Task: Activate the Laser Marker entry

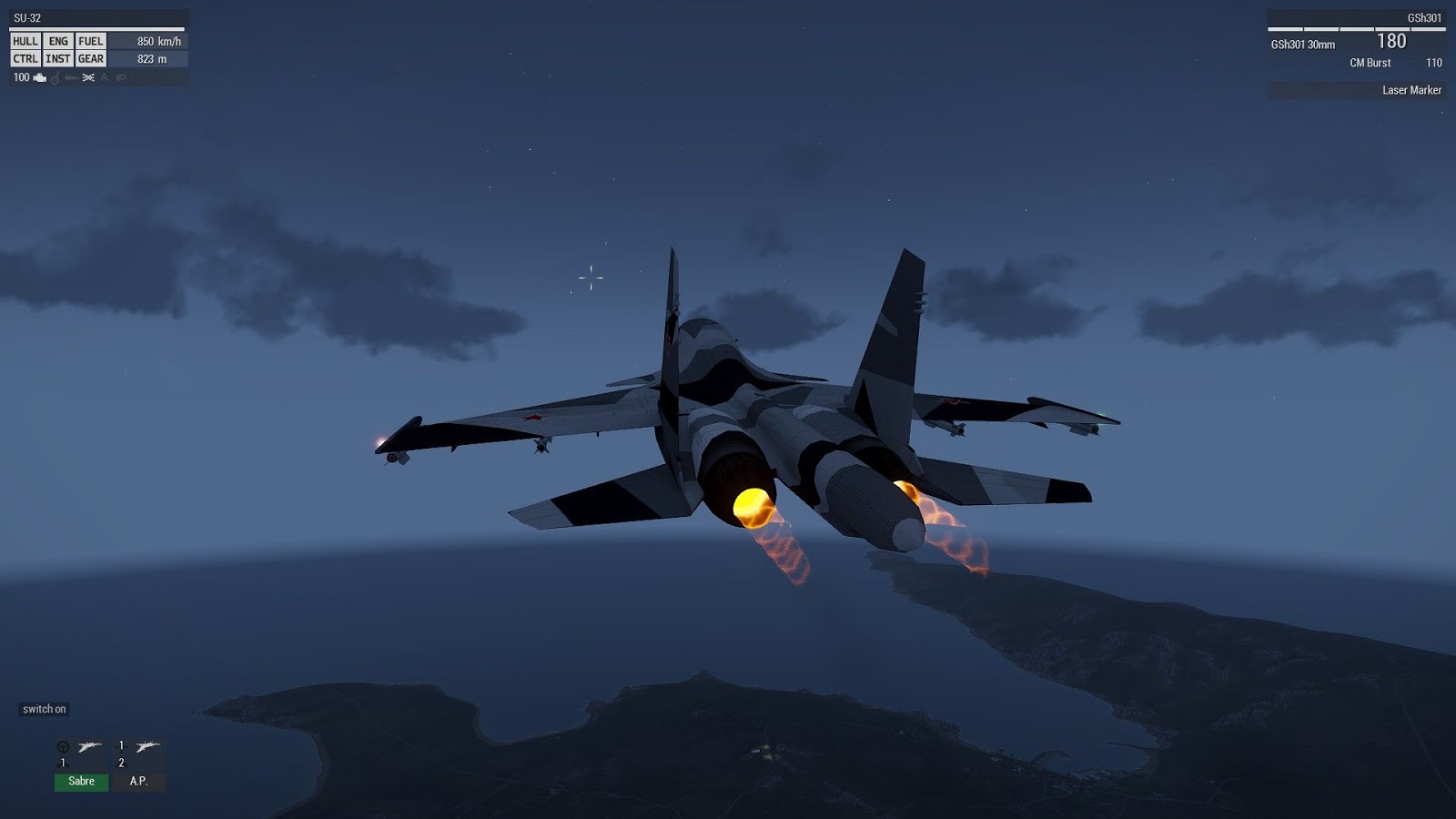Action: click(x=1411, y=90)
